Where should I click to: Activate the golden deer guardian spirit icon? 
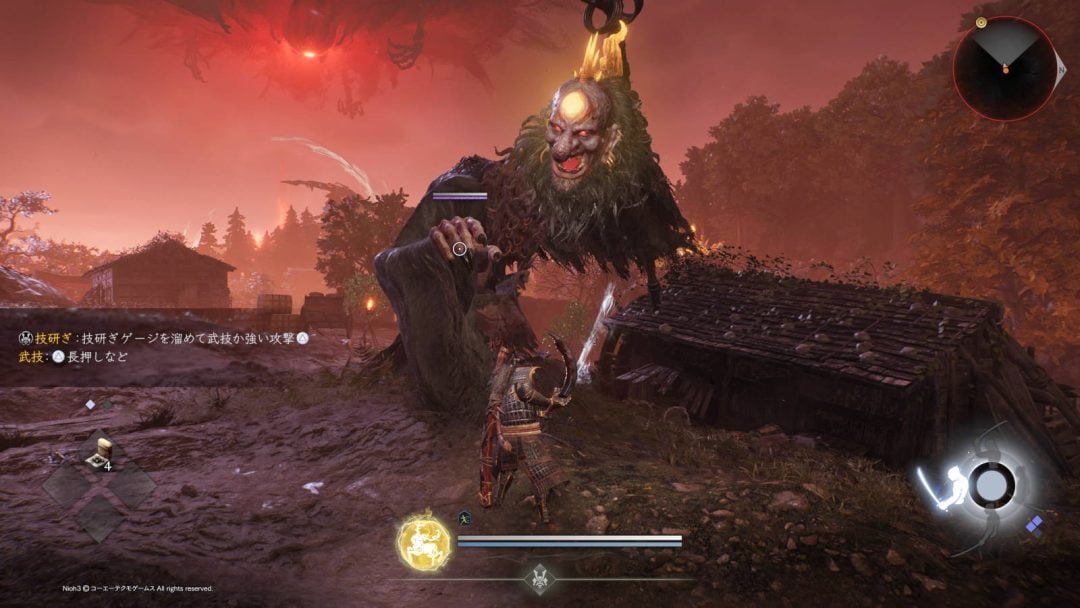423,541
